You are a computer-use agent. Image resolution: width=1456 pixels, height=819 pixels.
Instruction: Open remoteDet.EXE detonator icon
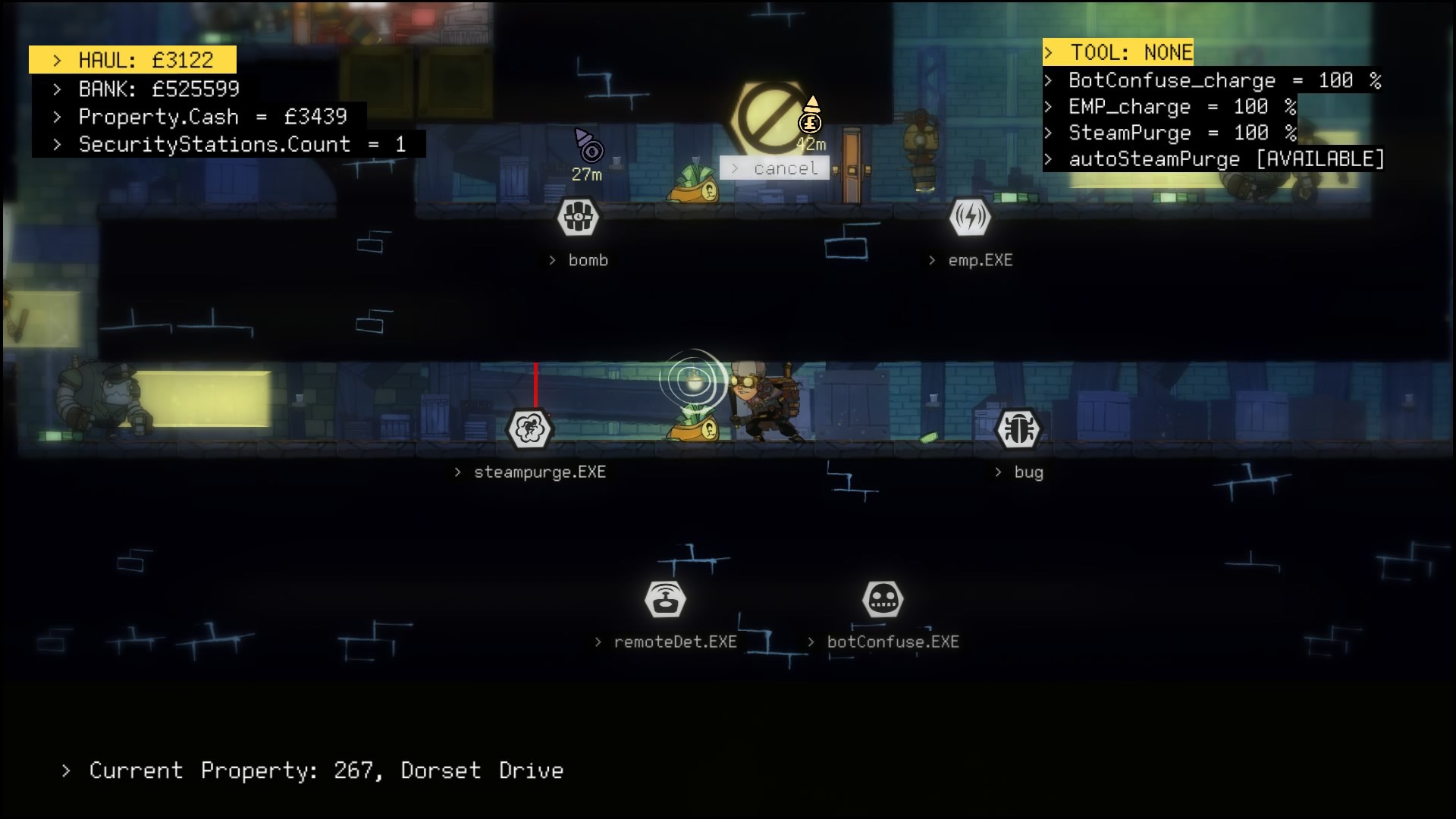tap(665, 599)
